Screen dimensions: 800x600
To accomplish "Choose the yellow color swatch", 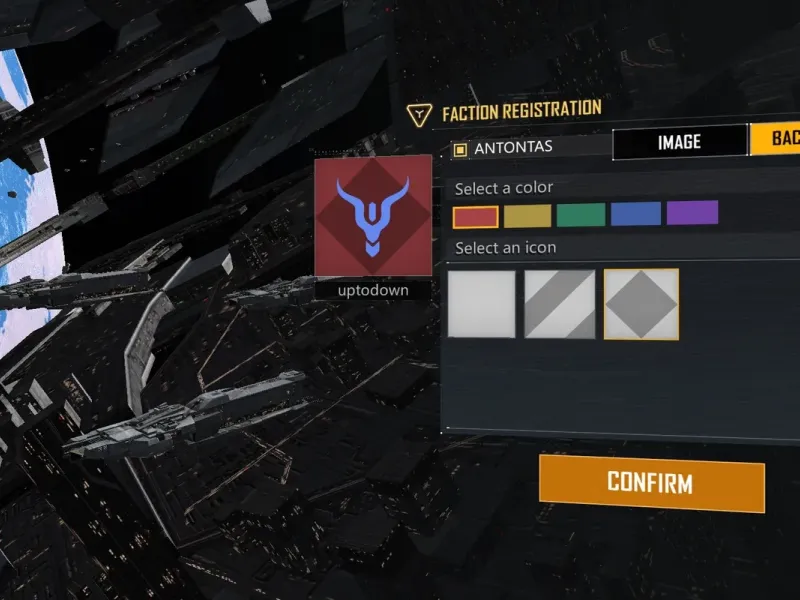I will 527,215.
